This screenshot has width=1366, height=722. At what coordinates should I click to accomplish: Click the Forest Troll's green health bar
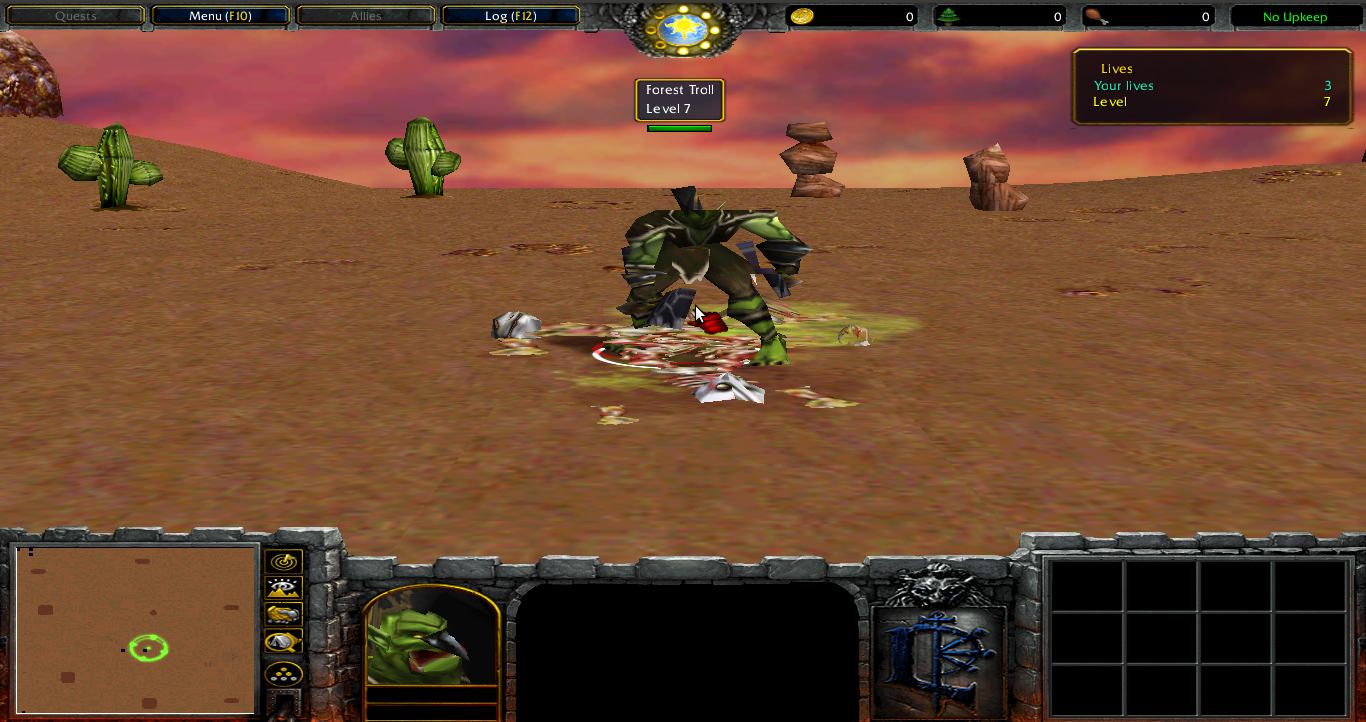tap(679, 127)
